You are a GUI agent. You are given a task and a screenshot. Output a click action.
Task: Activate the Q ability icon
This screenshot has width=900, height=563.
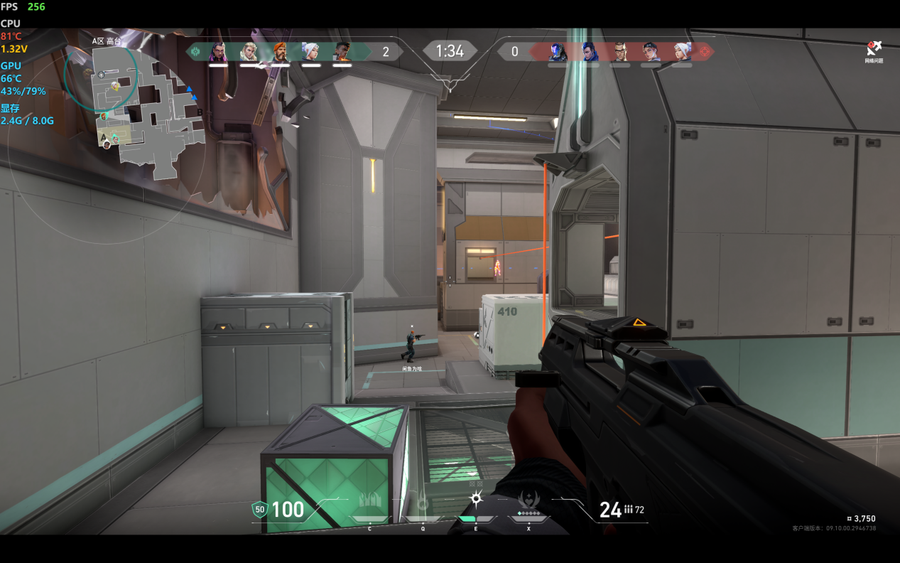click(x=422, y=502)
